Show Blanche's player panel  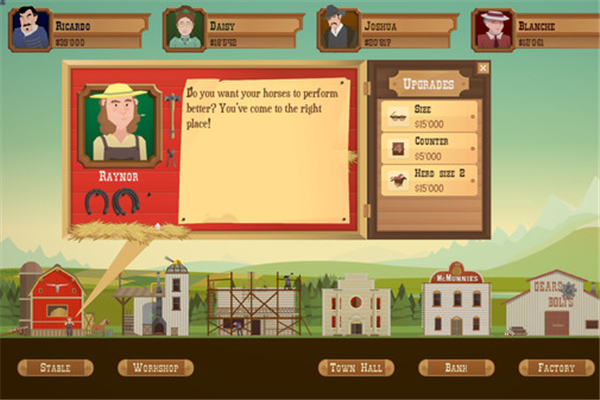494,29
